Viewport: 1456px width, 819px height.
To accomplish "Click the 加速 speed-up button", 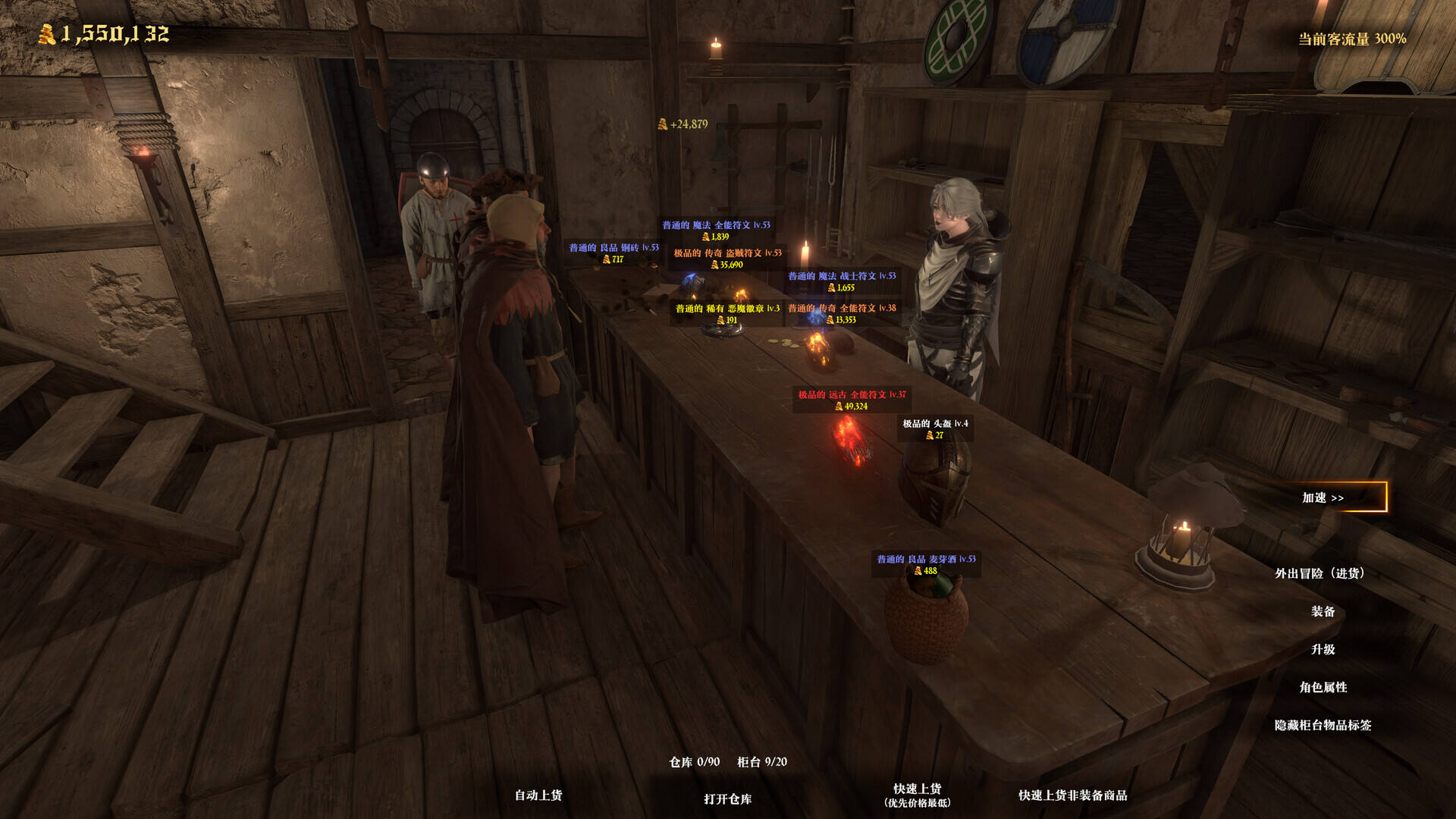I will pyautogui.click(x=1323, y=497).
